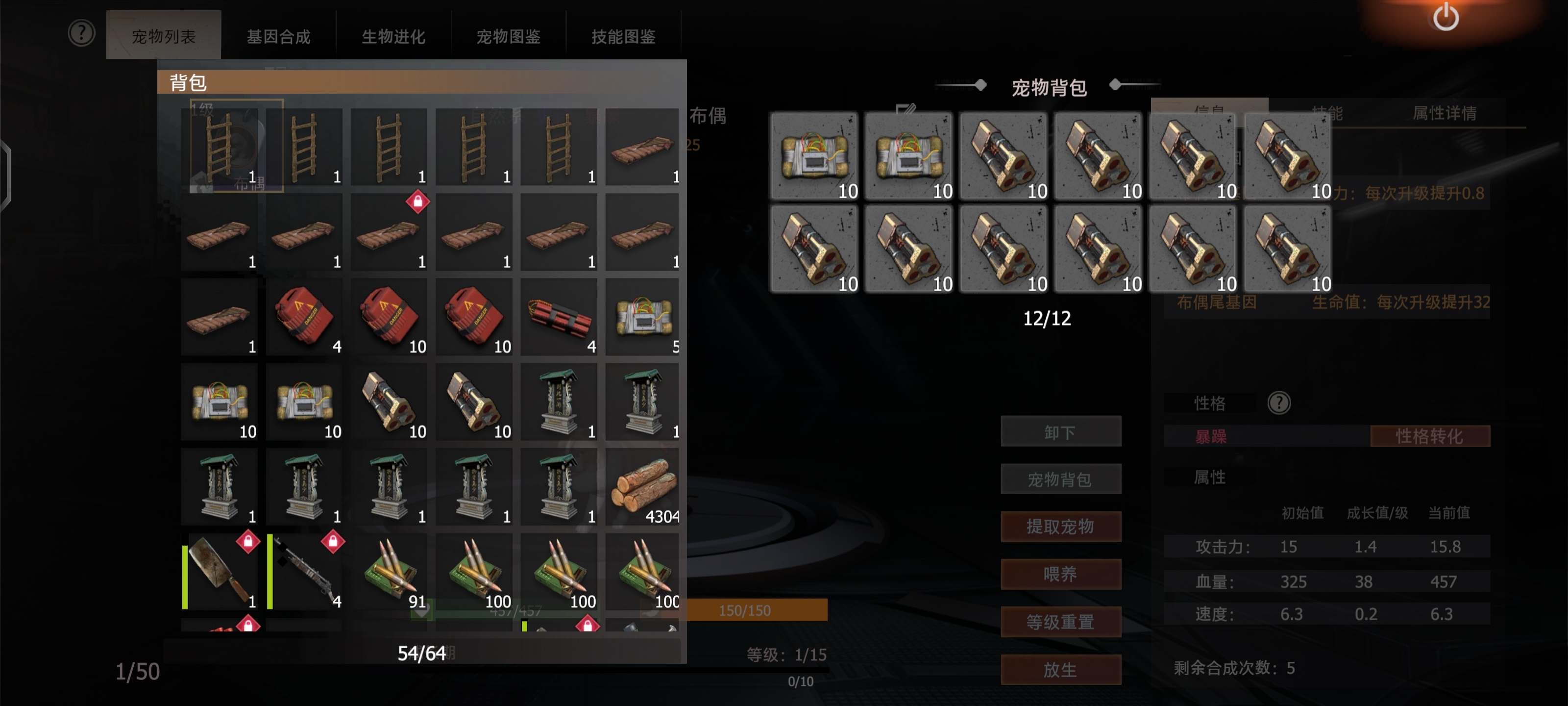Switch to the 属性详情 tab
This screenshot has width=1568, height=706.
(x=1444, y=113)
